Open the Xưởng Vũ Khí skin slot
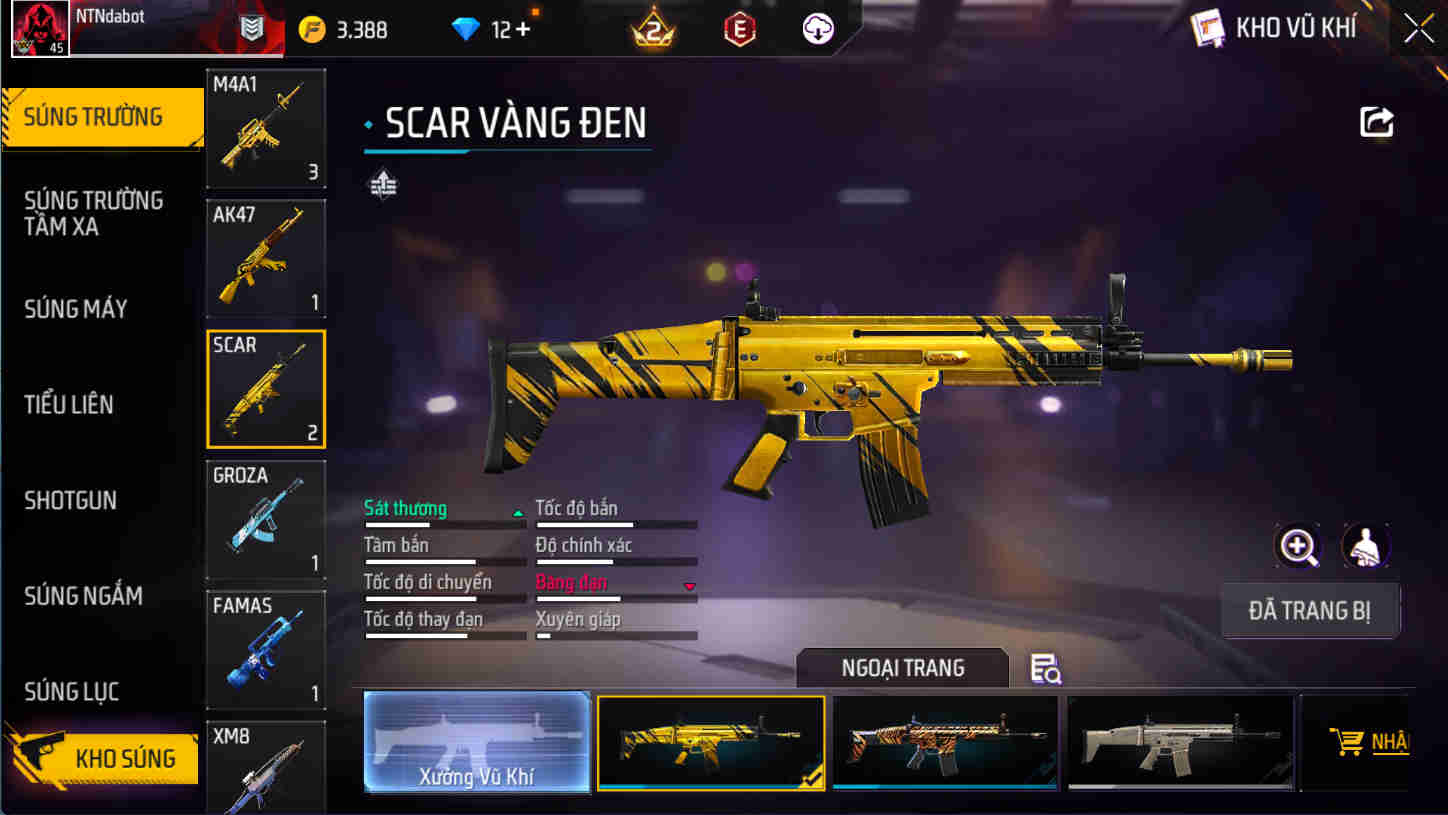Viewport: 1448px width, 815px height. click(477, 742)
